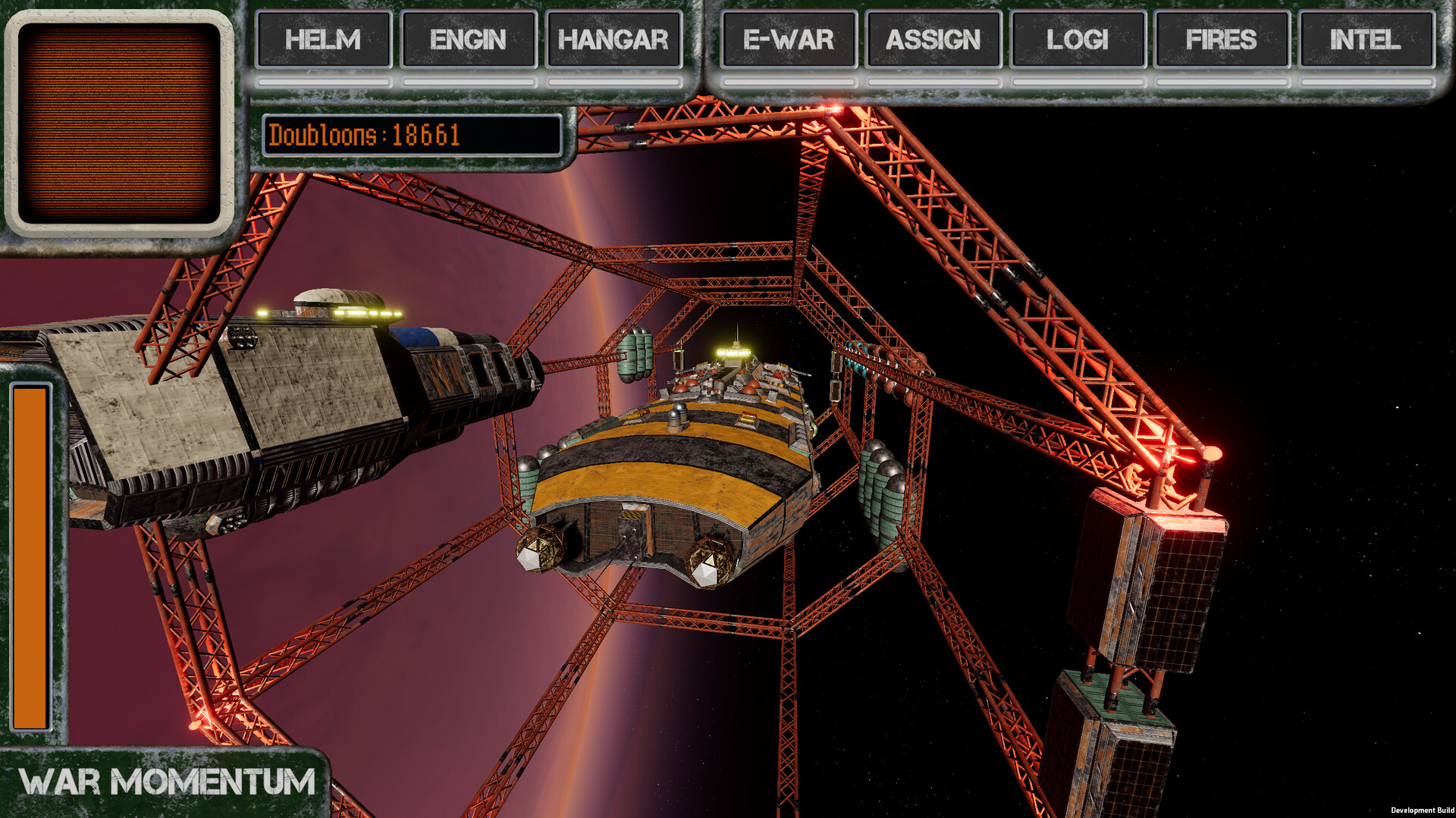This screenshot has width=1456, height=818.
Task: Activate the E-WAR station
Action: pos(788,40)
